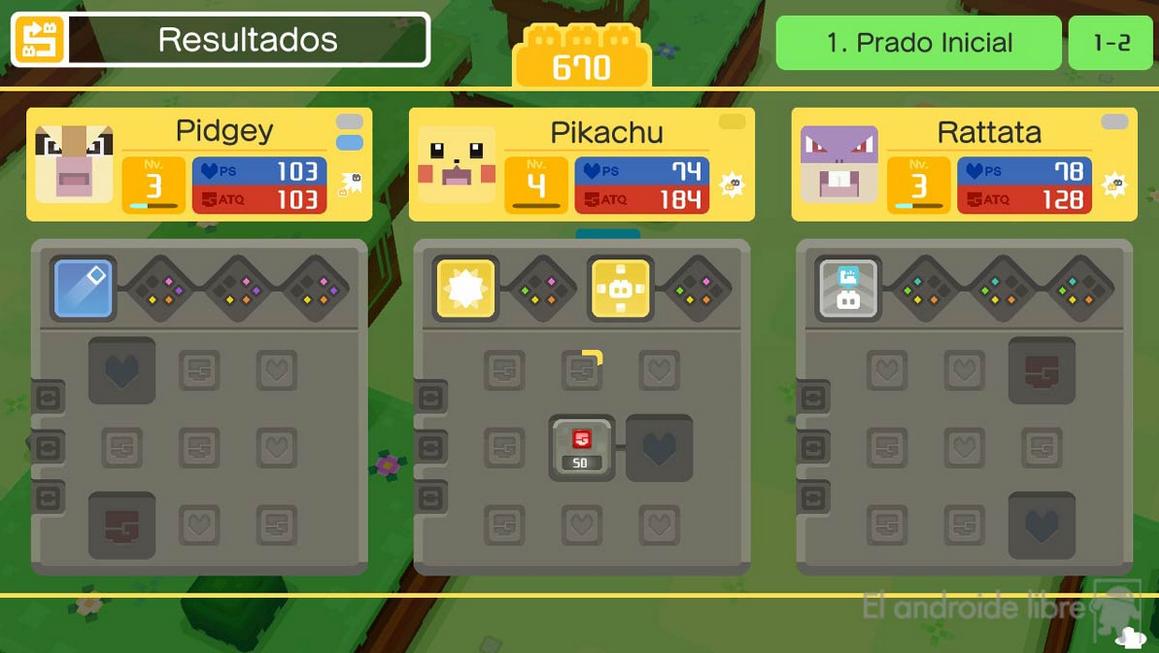Screen dimensions: 1159x653
Task: Choose Pikachu's yellow spiky burst move
Action: pos(465,289)
